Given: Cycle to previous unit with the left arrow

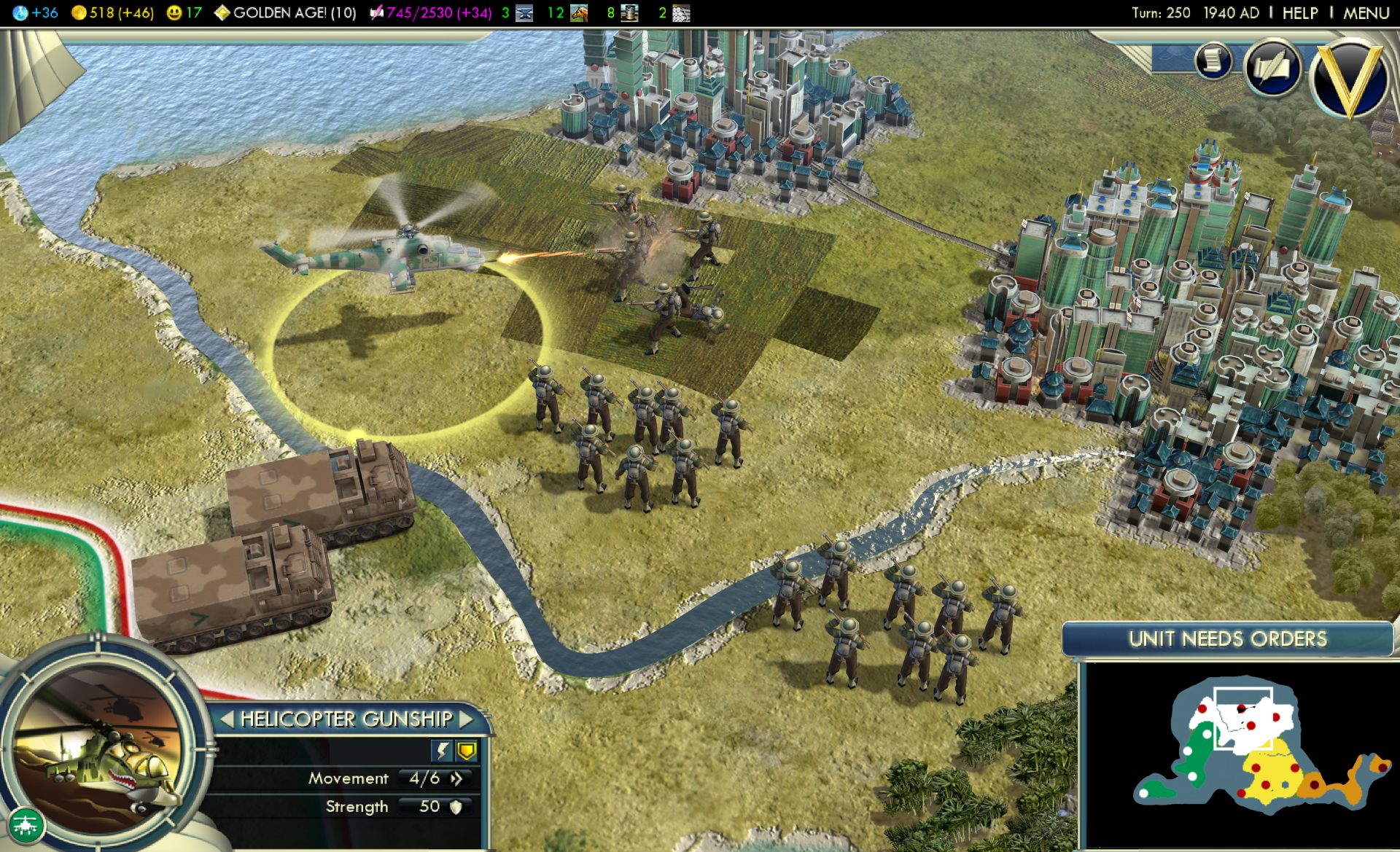Looking at the screenshot, I should point(227,719).
